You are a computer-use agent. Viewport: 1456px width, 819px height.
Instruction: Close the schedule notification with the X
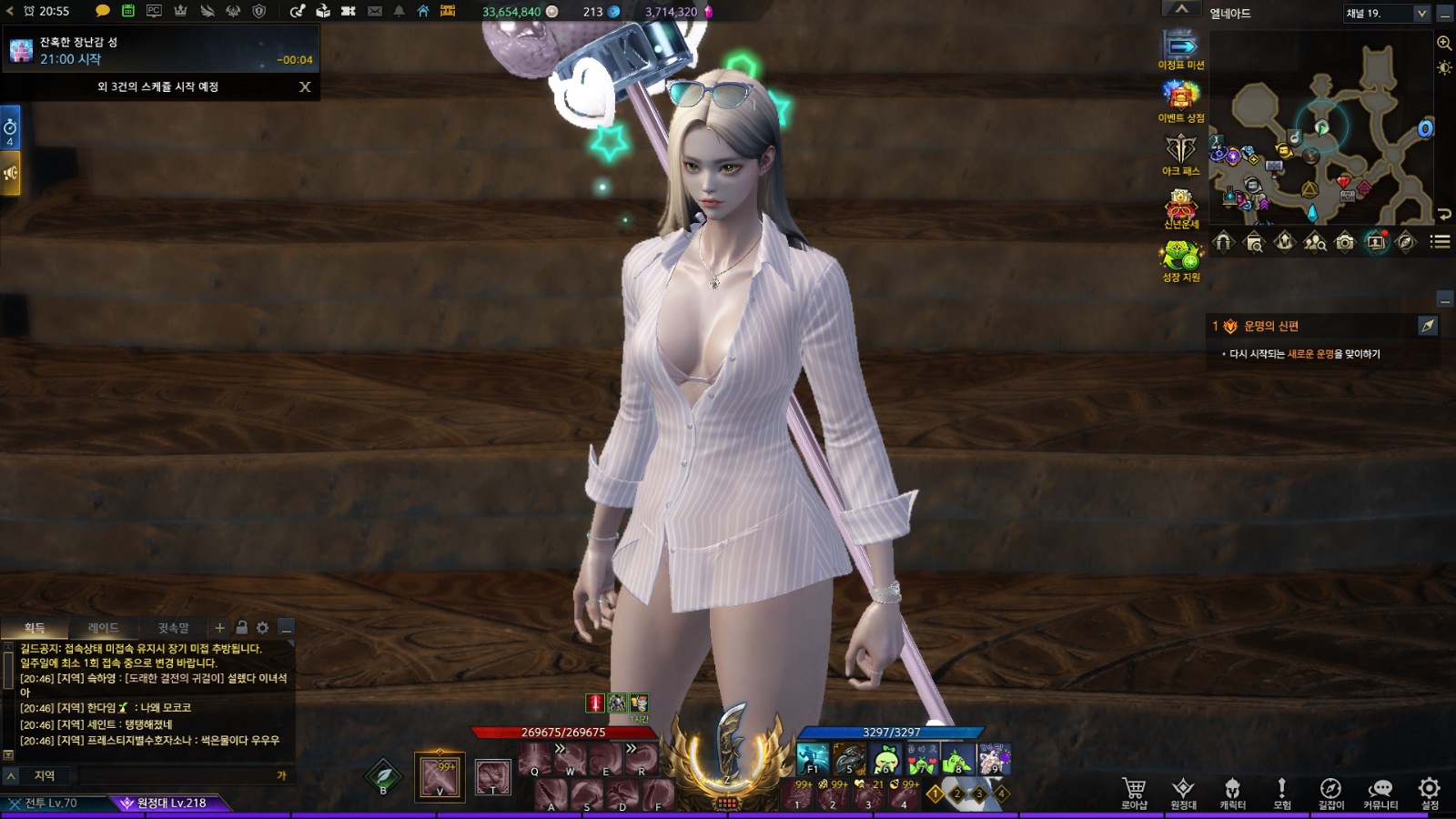(305, 86)
